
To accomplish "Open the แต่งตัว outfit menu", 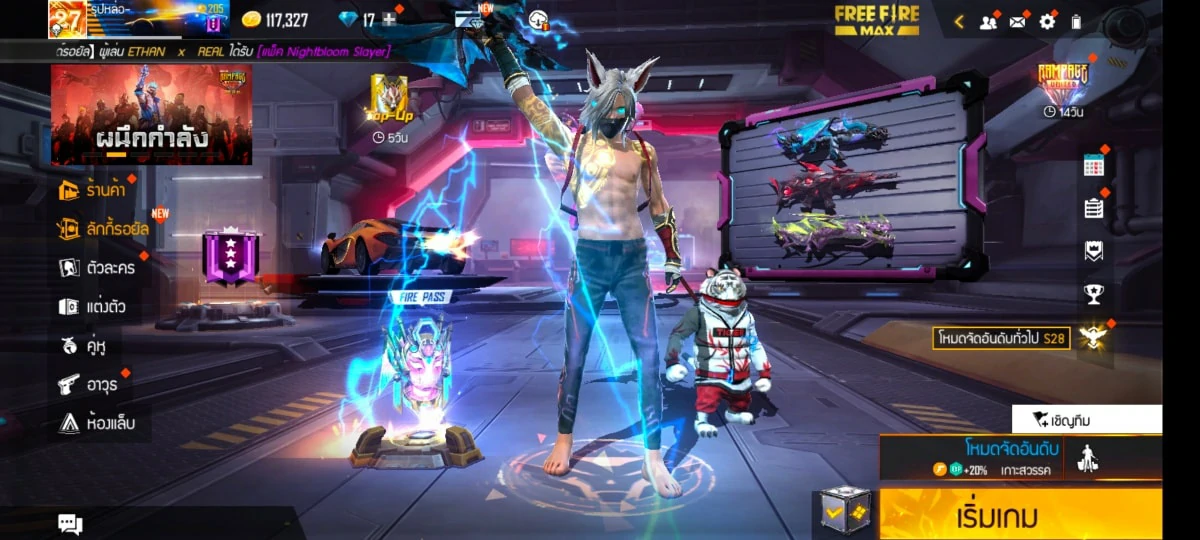I will pos(92,306).
